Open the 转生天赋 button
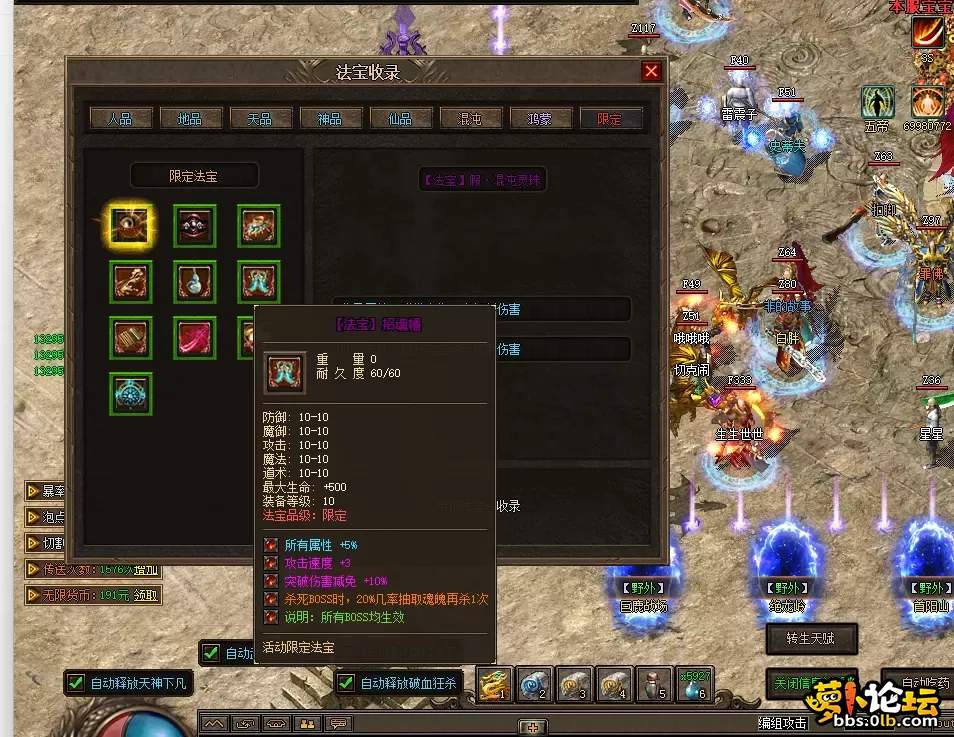 [x=812, y=637]
